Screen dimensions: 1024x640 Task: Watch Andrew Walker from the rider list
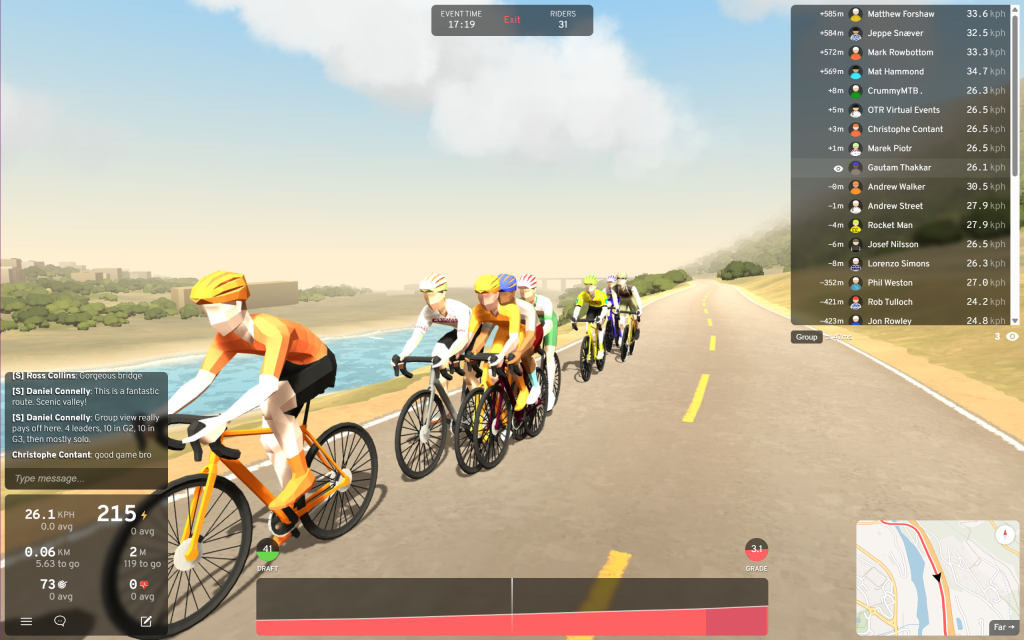(x=900, y=187)
